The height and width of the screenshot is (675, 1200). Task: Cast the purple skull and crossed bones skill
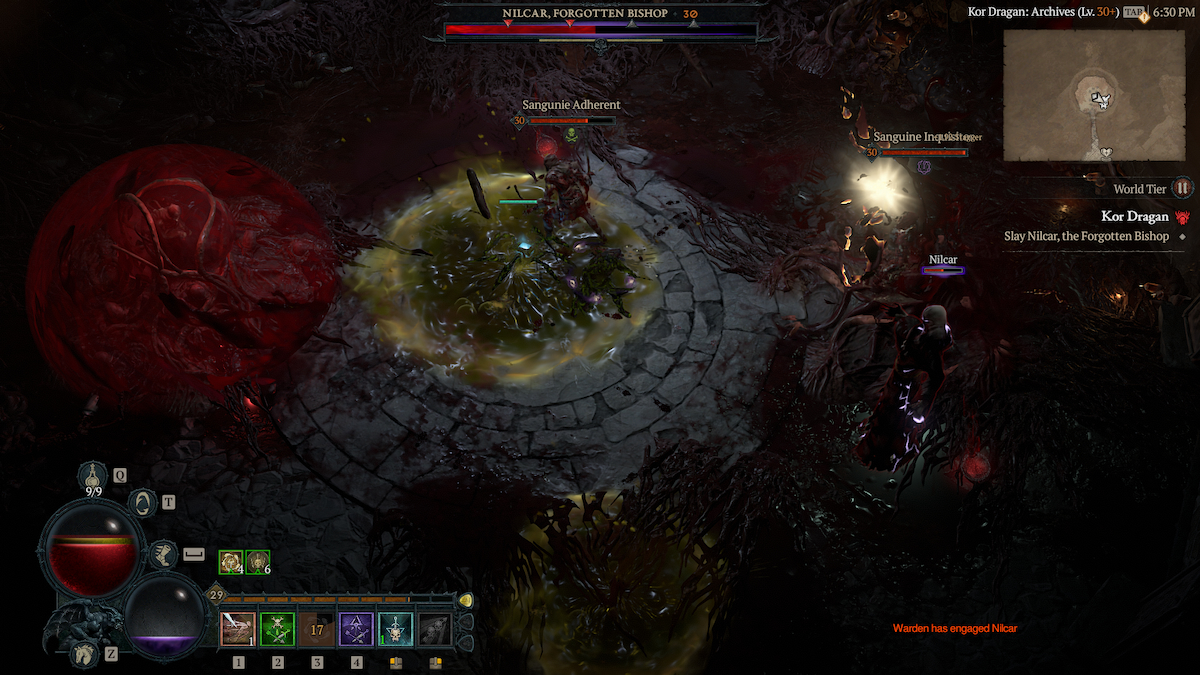coord(356,630)
